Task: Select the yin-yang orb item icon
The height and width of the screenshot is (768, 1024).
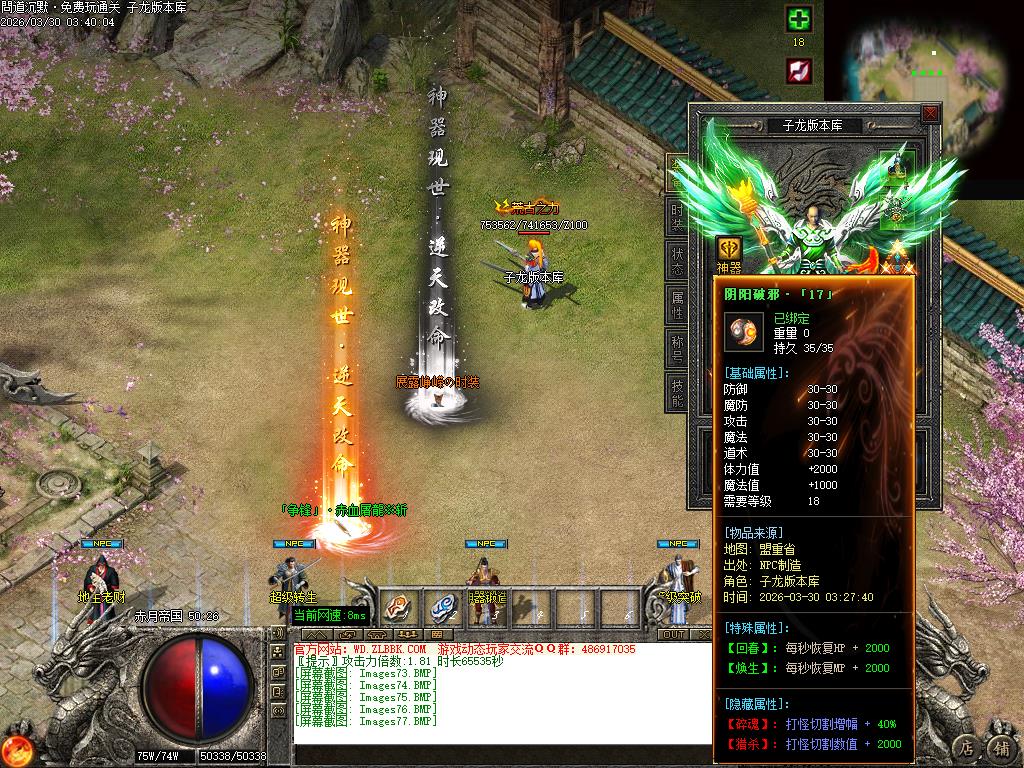Action: [743, 332]
